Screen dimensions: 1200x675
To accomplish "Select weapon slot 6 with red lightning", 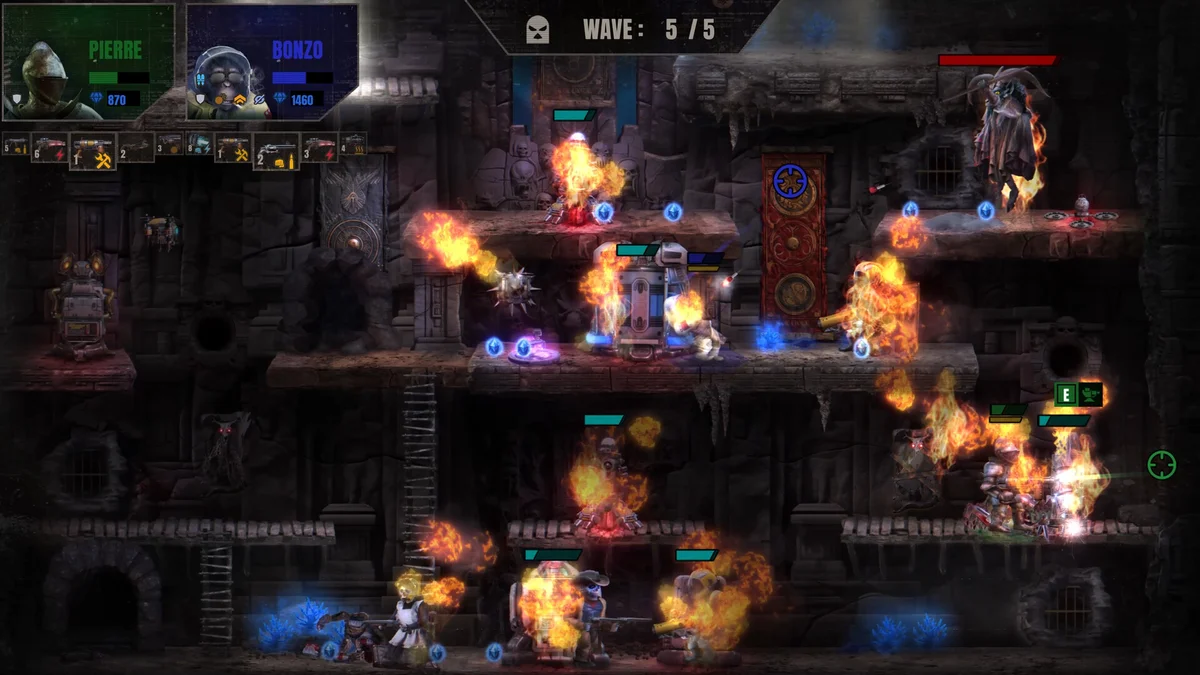I will click(48, 149).
